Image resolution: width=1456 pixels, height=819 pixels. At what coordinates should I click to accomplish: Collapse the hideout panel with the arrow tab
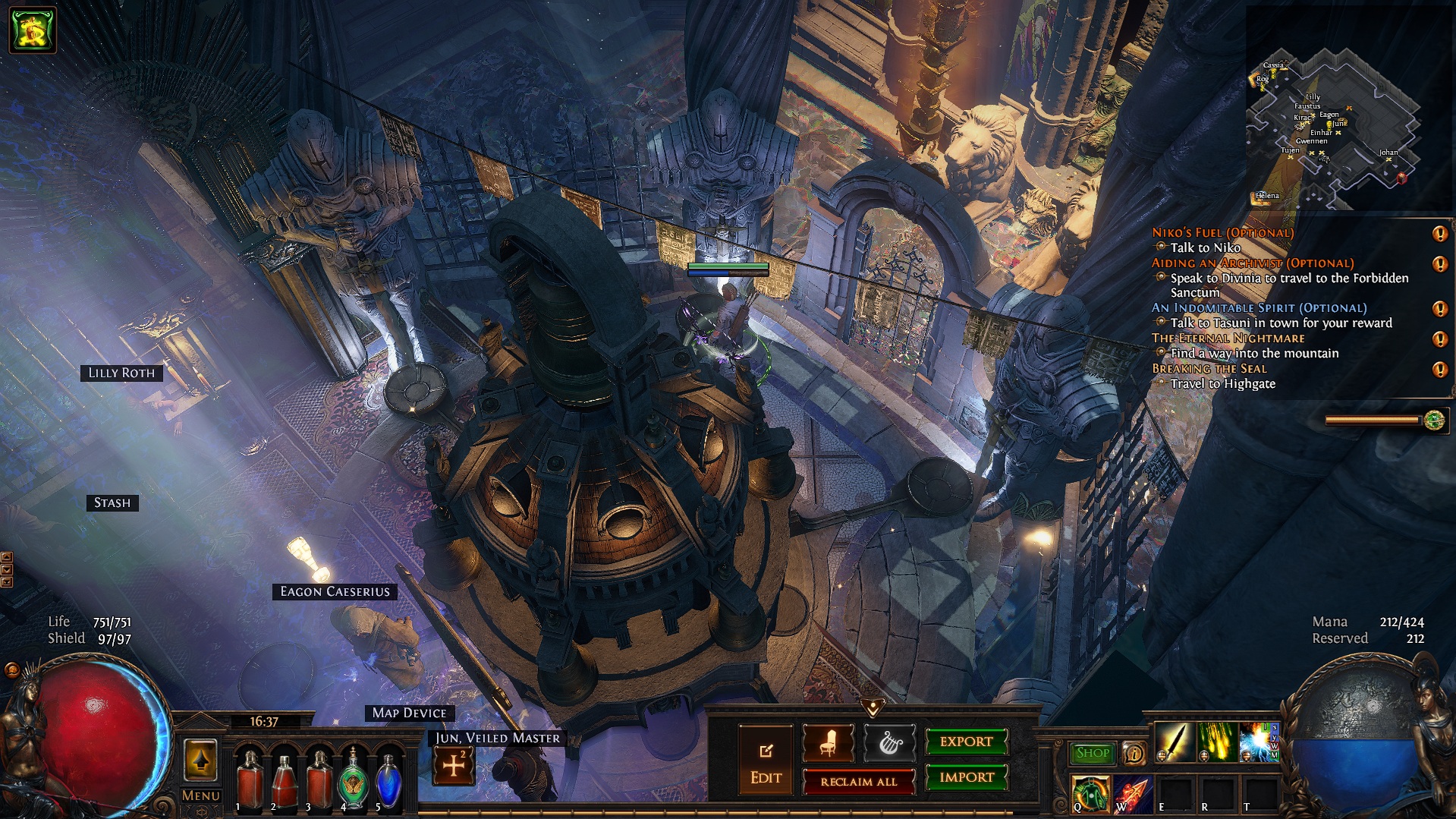[x=873, y=707]
